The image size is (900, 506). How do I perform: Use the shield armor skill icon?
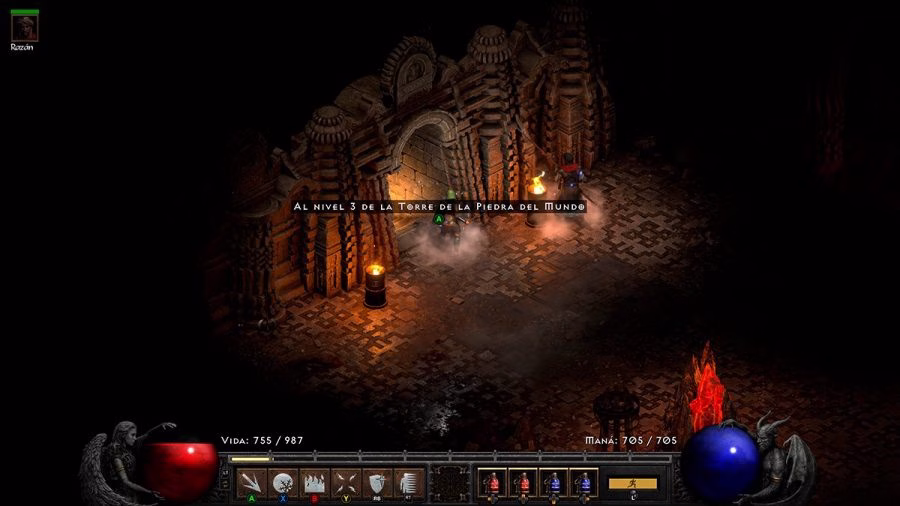(377, 482)
